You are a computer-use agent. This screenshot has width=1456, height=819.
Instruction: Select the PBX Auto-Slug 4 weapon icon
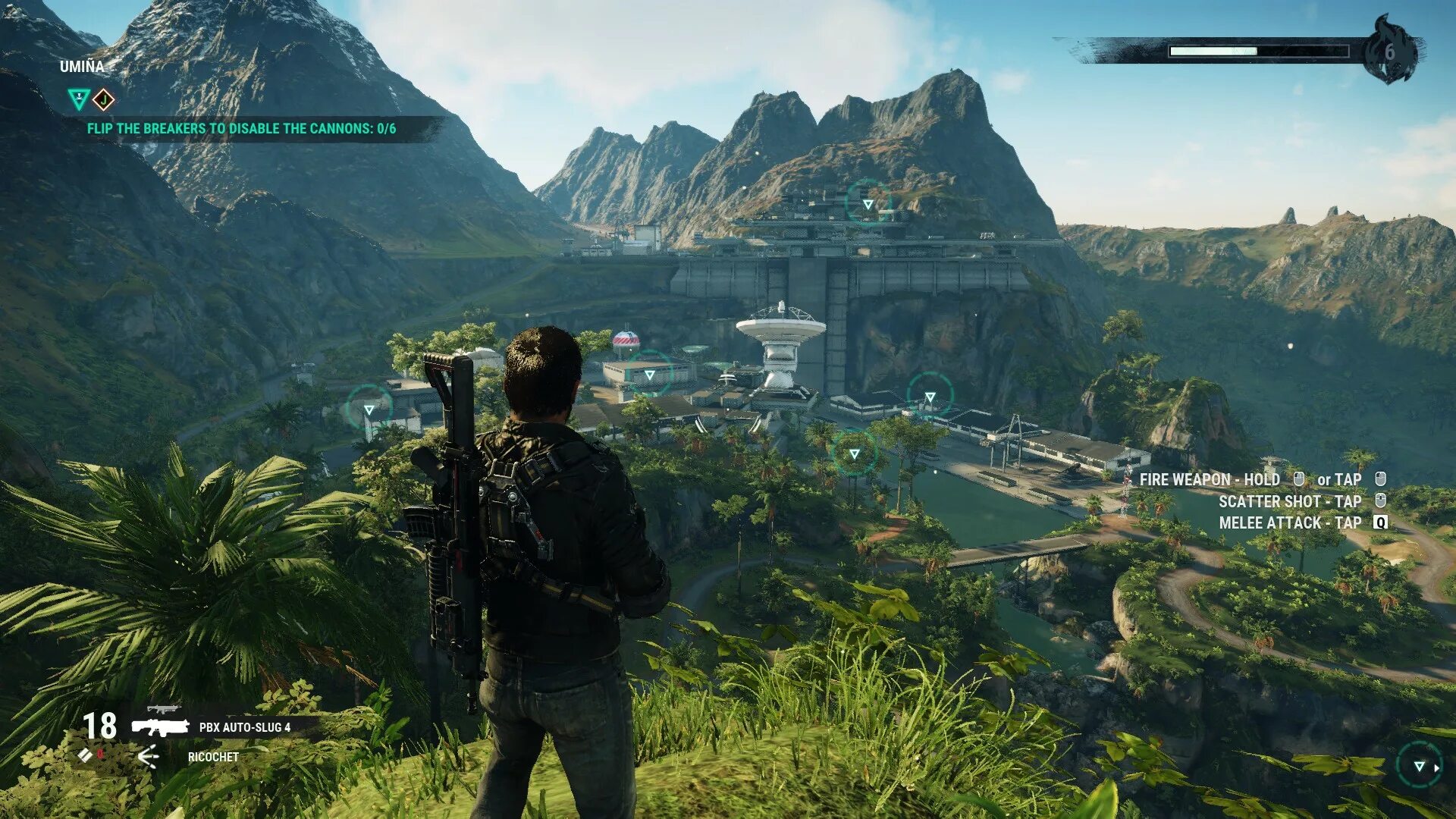click(160, 726)
